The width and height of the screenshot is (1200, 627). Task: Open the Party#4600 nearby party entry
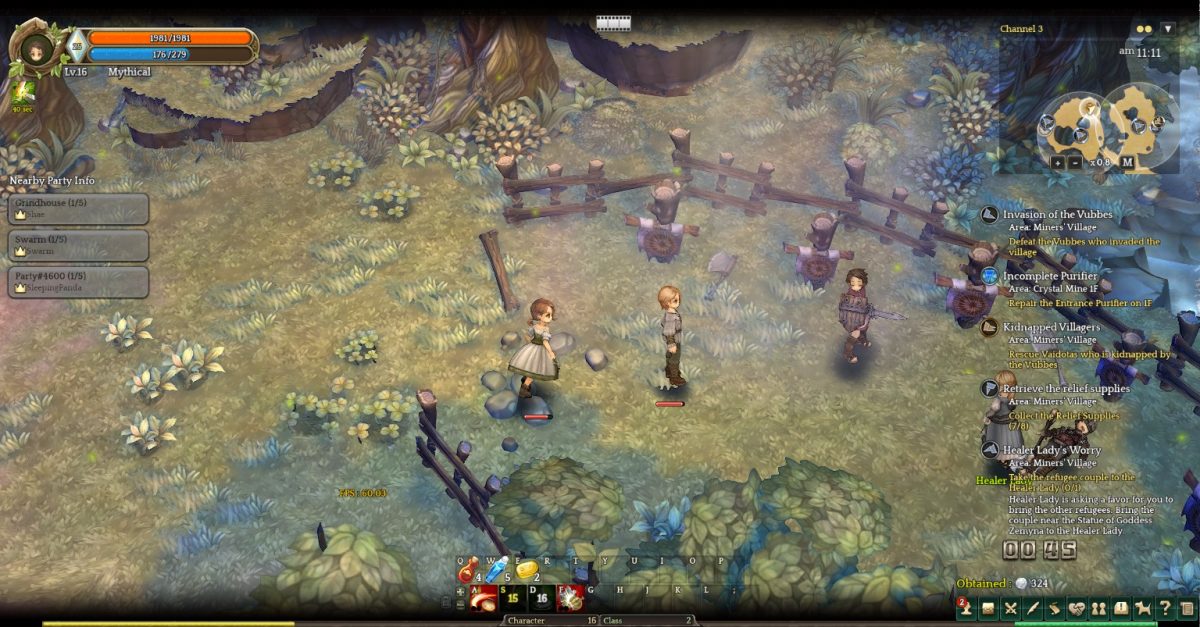79,281
